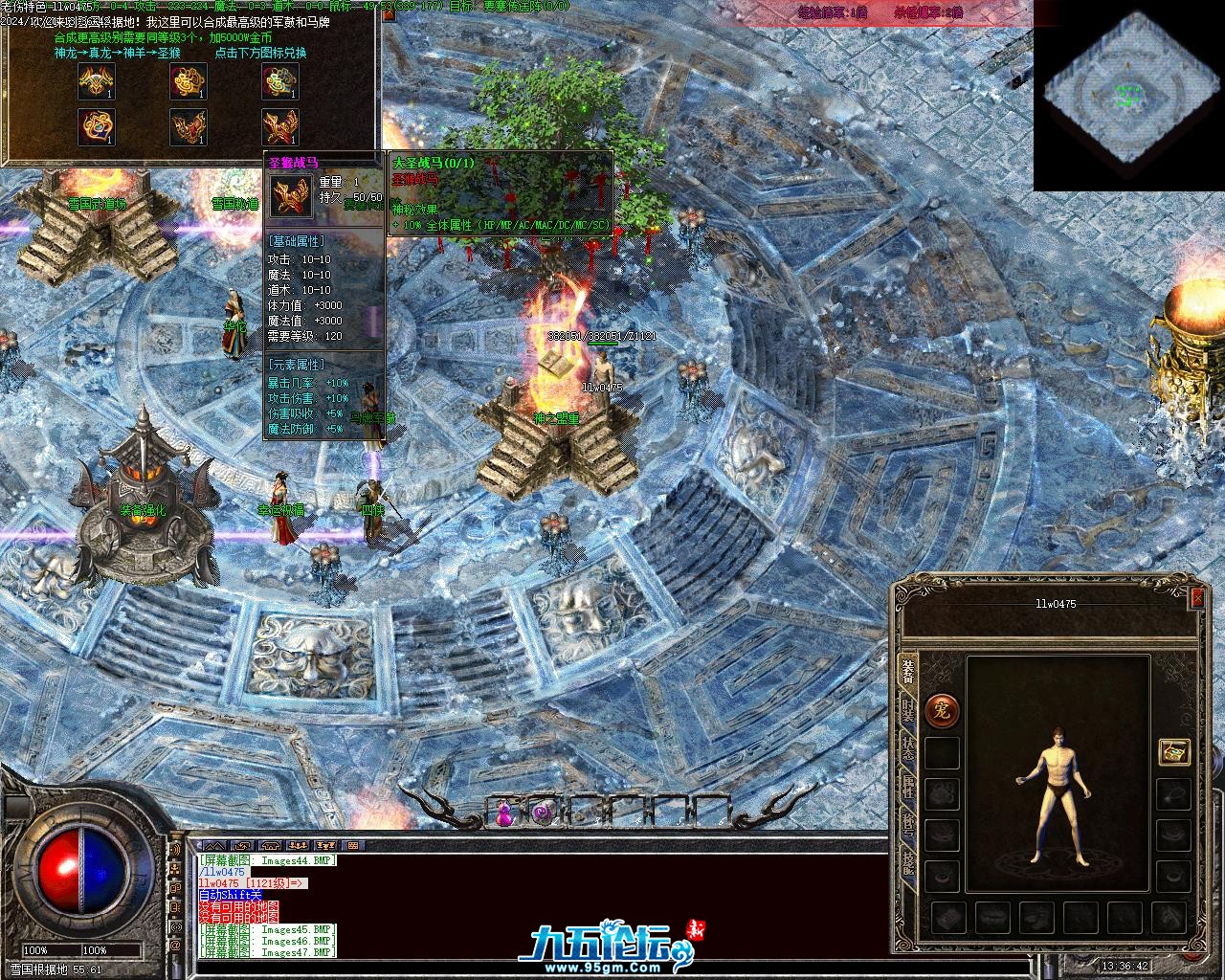Close the llw0475 character panel
This screenshot has height=980, width=1225.
pyautogui.click(x=1195, y=598)
